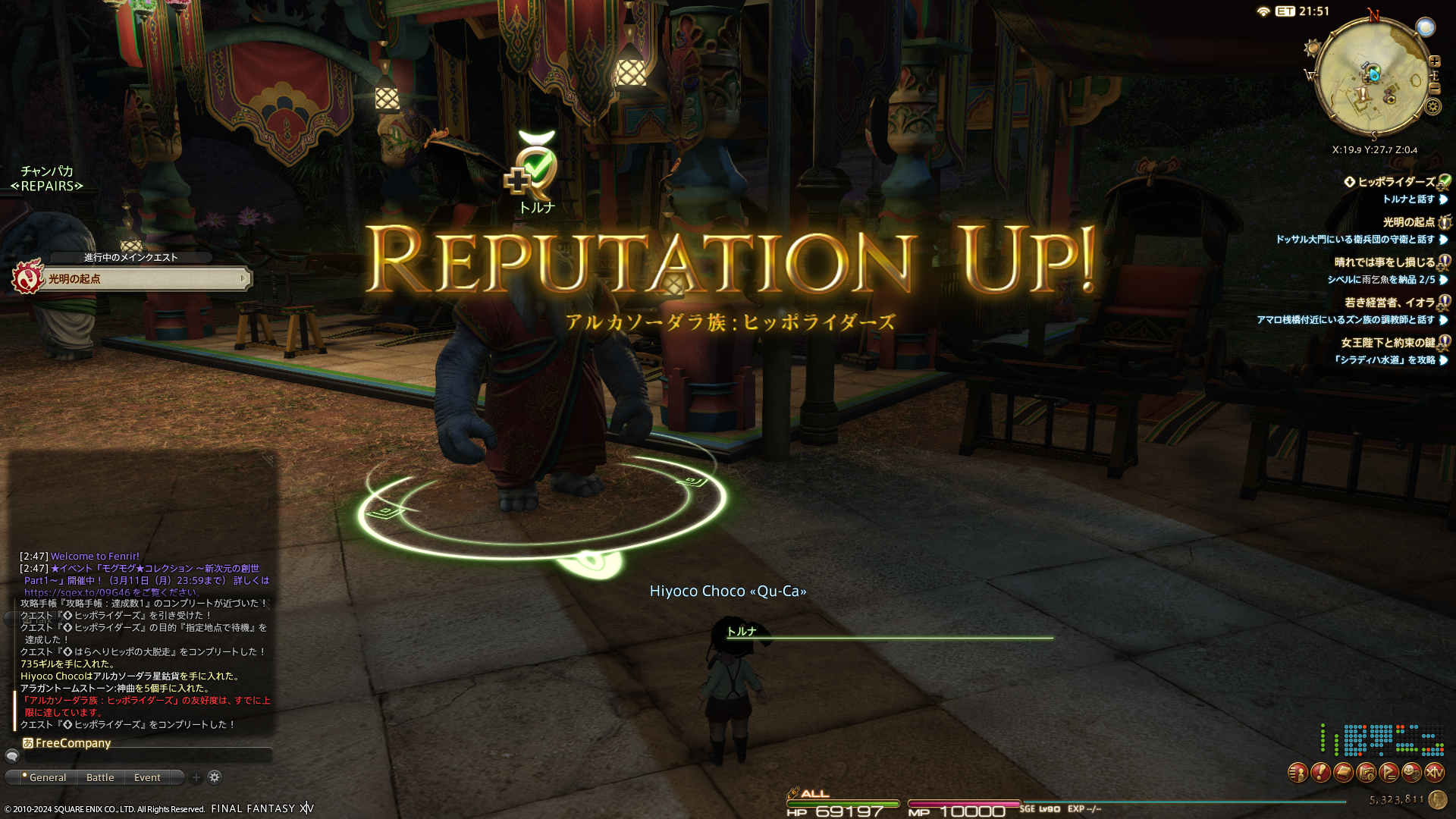Zoom out the minimap with minus button
Viewport: 1456px width, 819px height.
[x=1434, y=89]
